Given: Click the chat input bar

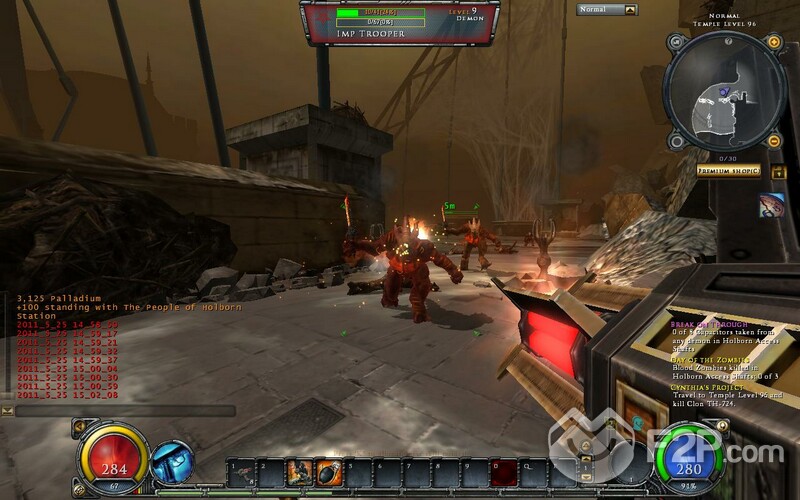Looking at the screenshot, I should pyautogui.click(x=125, y=410).
